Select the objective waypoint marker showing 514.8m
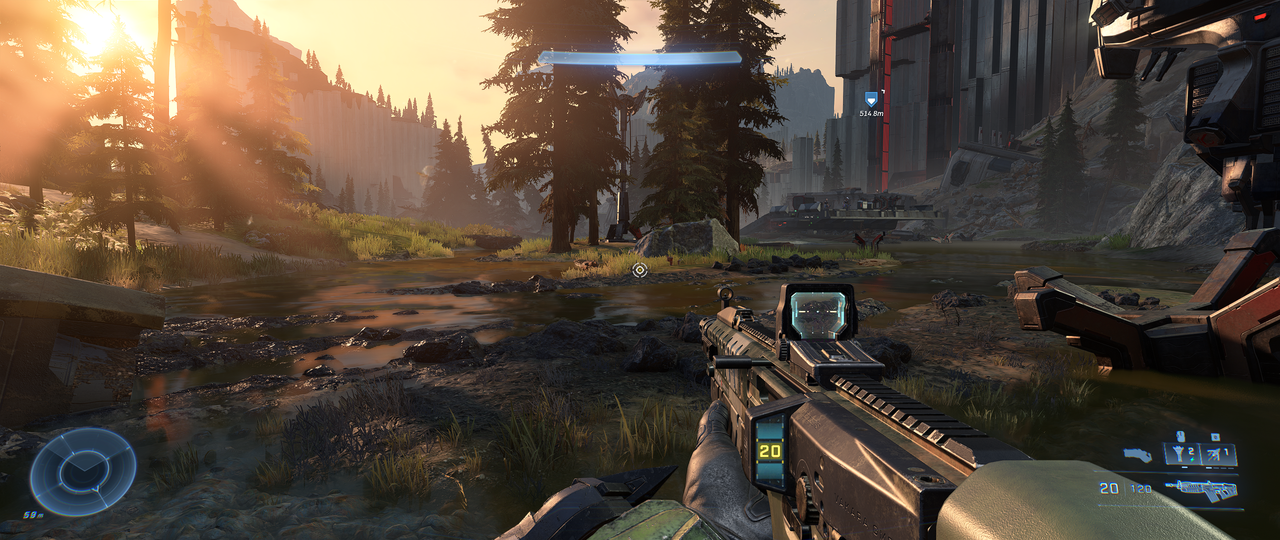Viewport: 1280px width, 540px height. [x=871, y=99]
